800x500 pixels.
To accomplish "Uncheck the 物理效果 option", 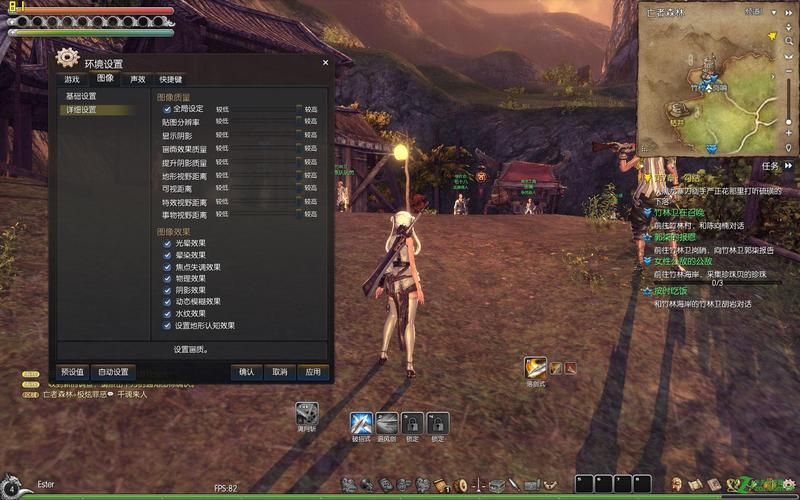I will 167,278.
